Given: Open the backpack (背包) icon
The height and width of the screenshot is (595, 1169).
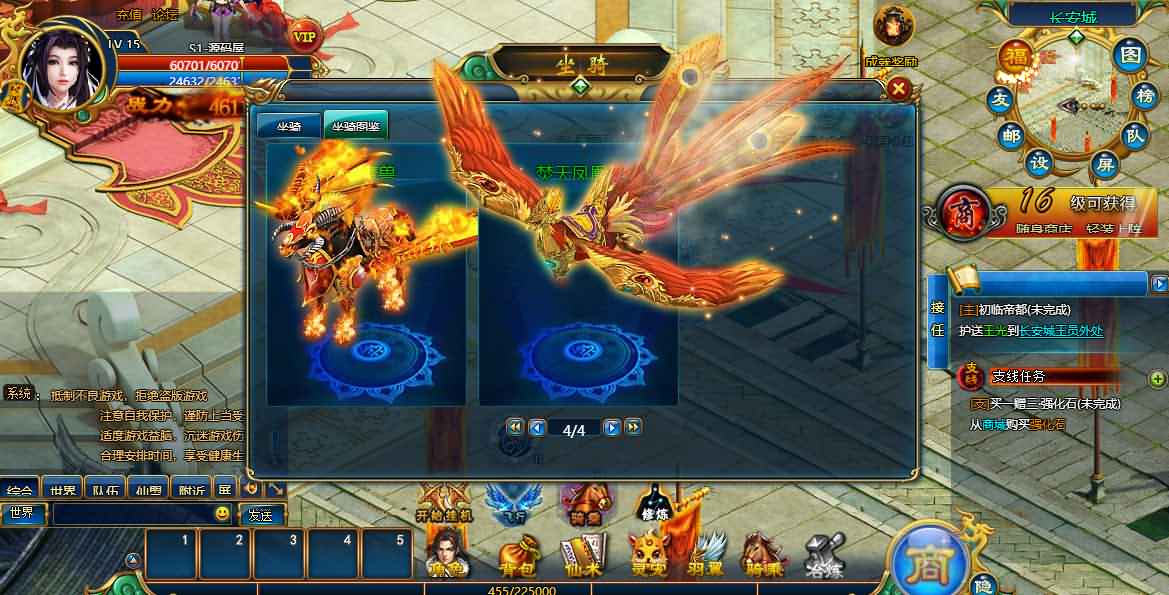Looking at the screenshot, I should pyautogui.click(x=519, y=556).
